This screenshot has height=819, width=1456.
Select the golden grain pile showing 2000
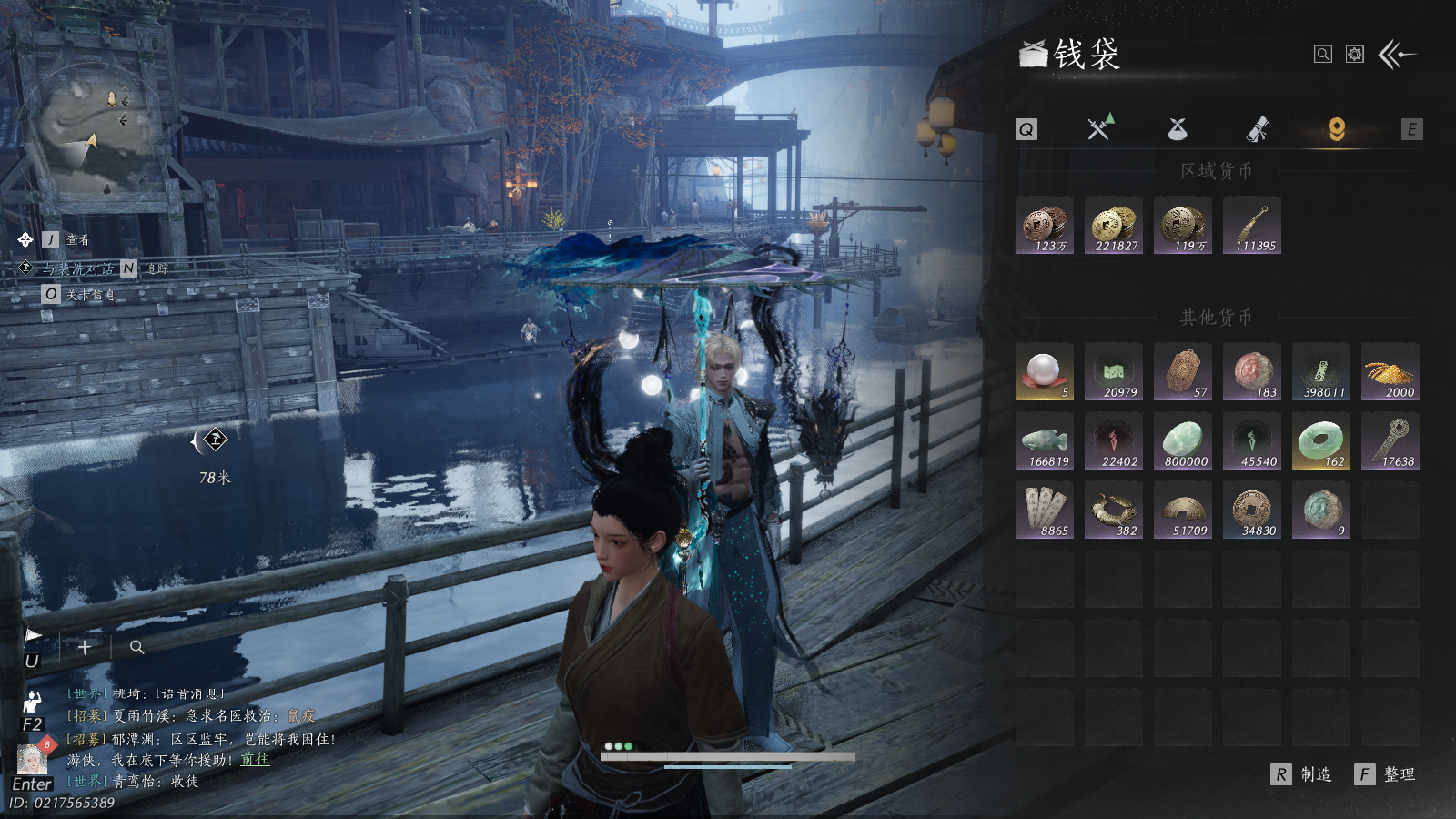tap(1390, 372)
